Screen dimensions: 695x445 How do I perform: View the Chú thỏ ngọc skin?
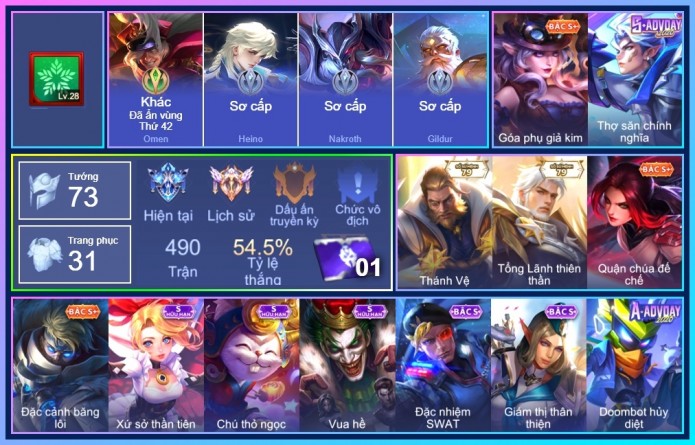point(251,367)
